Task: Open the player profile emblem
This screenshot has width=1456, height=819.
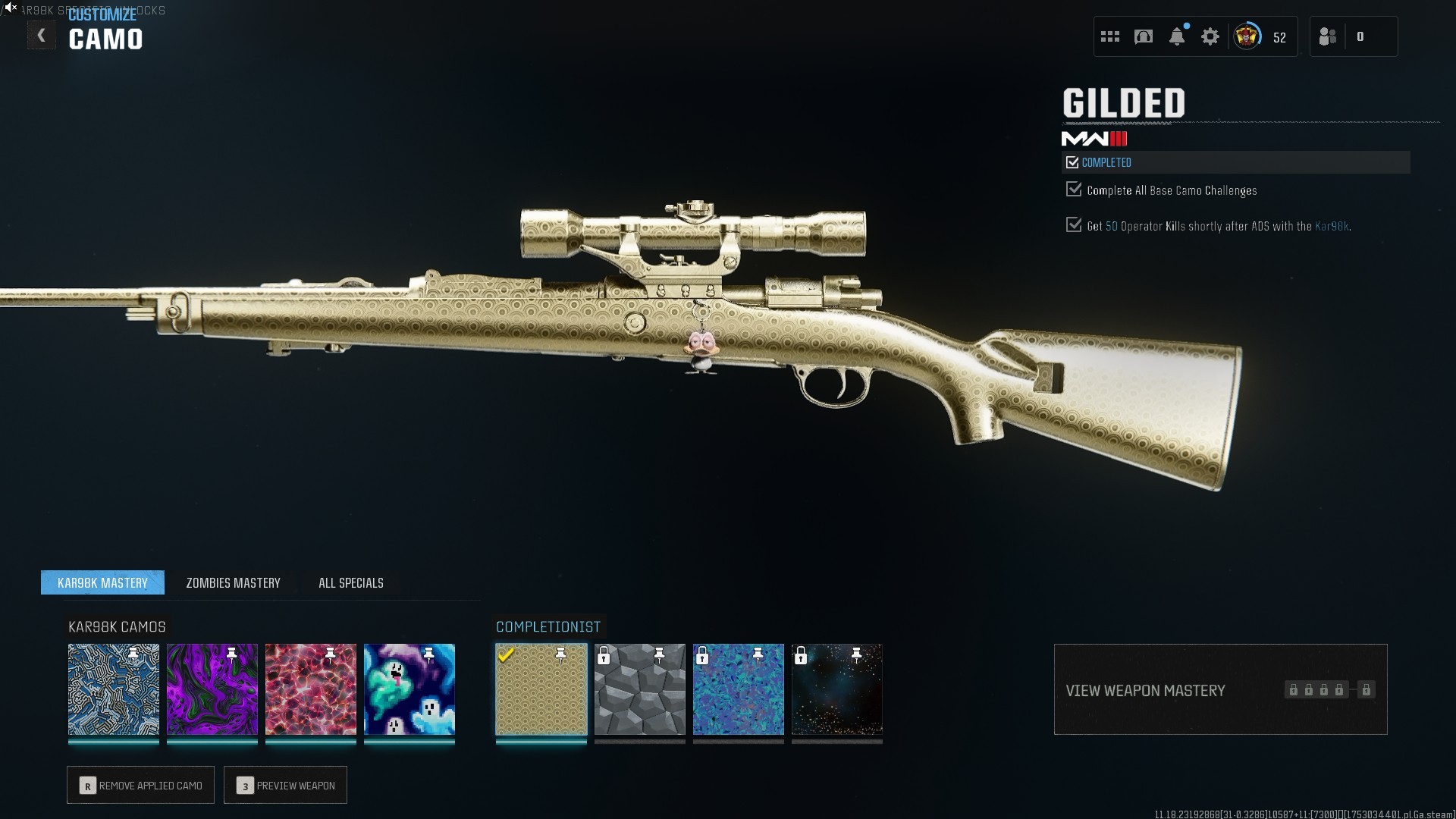Action: point(1247,36)
